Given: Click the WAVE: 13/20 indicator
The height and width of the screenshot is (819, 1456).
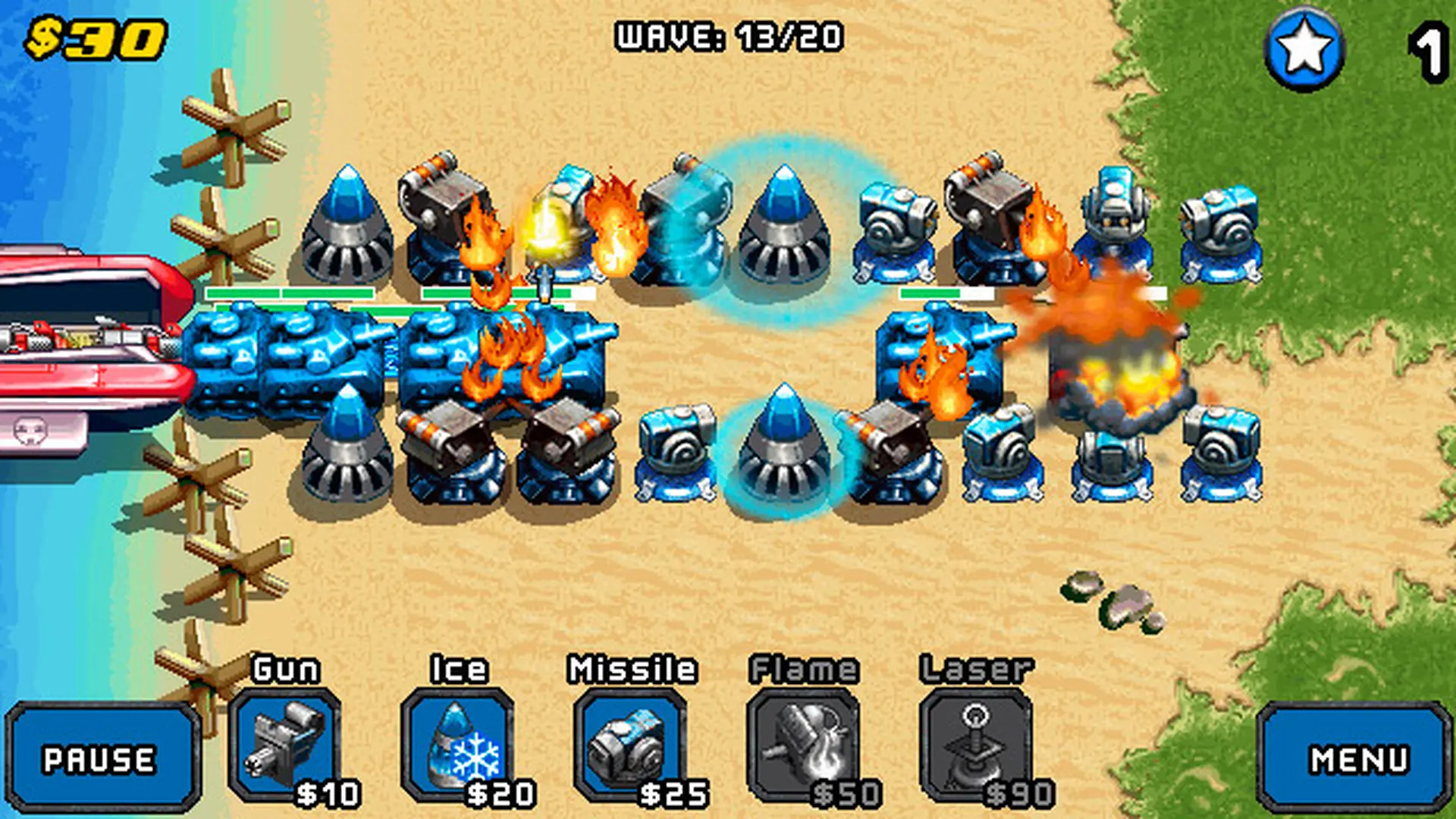Looking at the screenshot, I should tap(730, 36).
